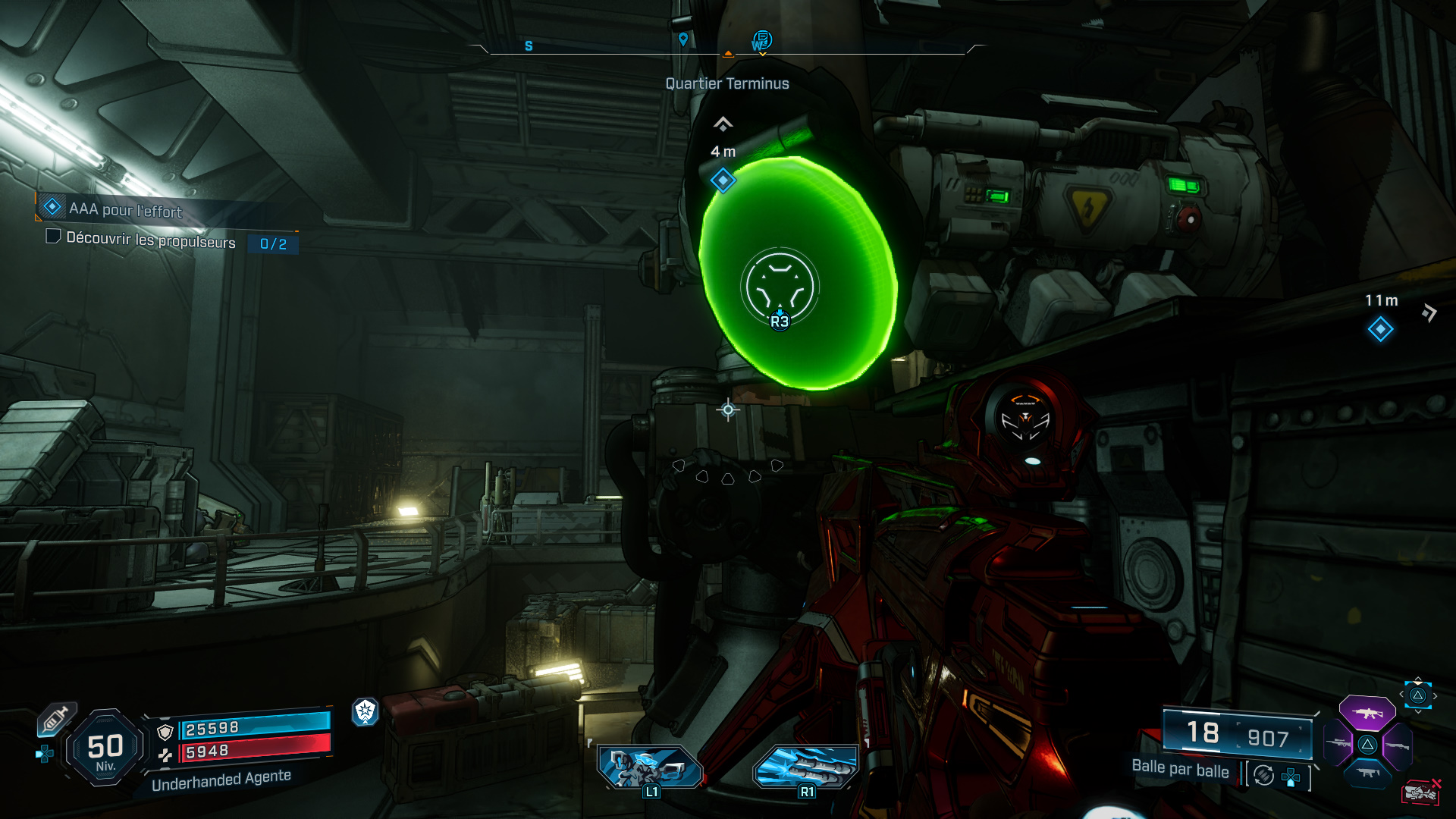The height and width of the screenshot is (819, 1456).
Task: Tick the "Découvrir les propulseurs" objective checkbox
Action: point(53,237)
